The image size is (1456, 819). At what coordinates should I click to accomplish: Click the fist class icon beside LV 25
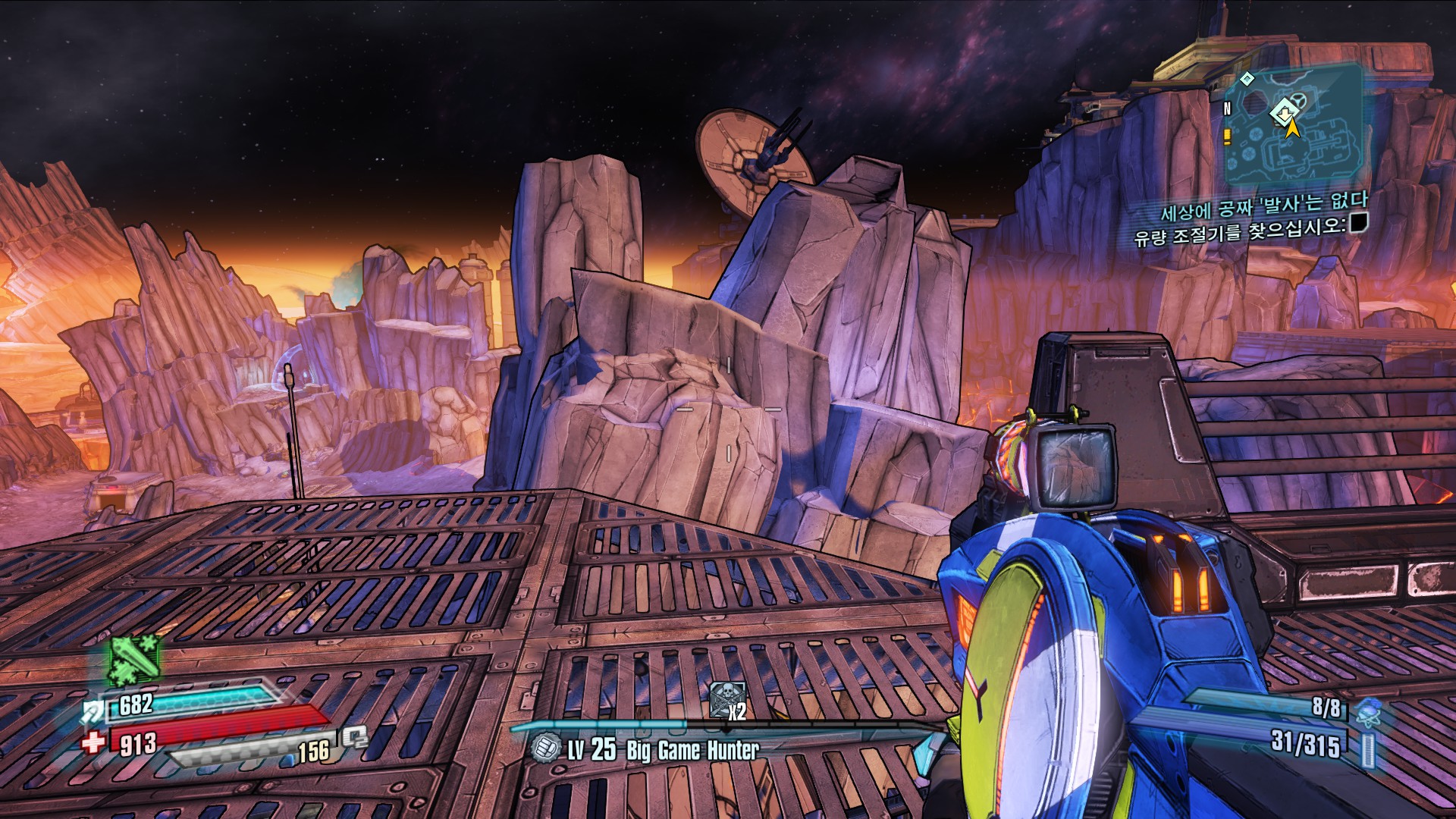coord(544,748)
